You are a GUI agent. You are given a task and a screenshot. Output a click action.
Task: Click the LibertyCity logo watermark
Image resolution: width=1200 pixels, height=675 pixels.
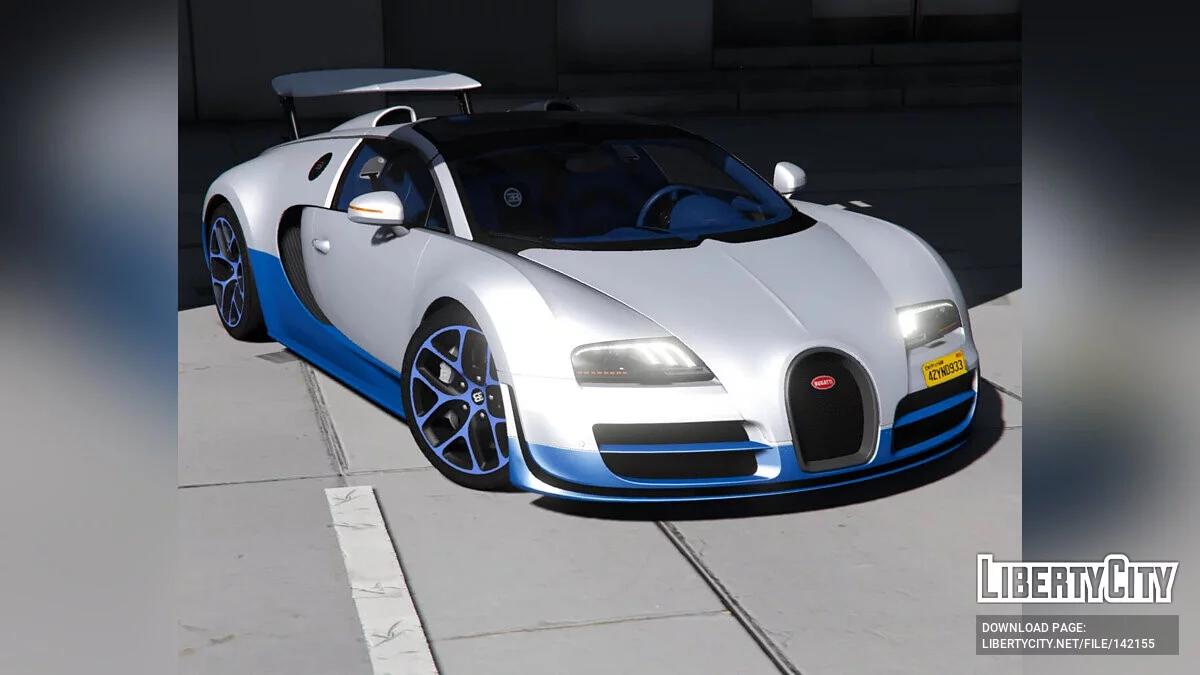click(x=1077, y=579)
